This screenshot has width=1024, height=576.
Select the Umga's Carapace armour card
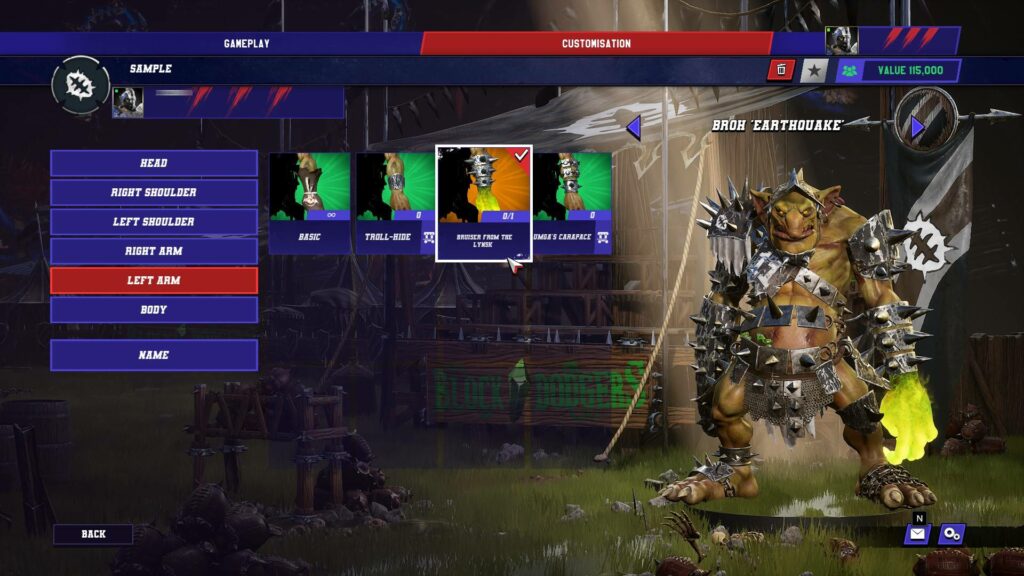(571, 203)
